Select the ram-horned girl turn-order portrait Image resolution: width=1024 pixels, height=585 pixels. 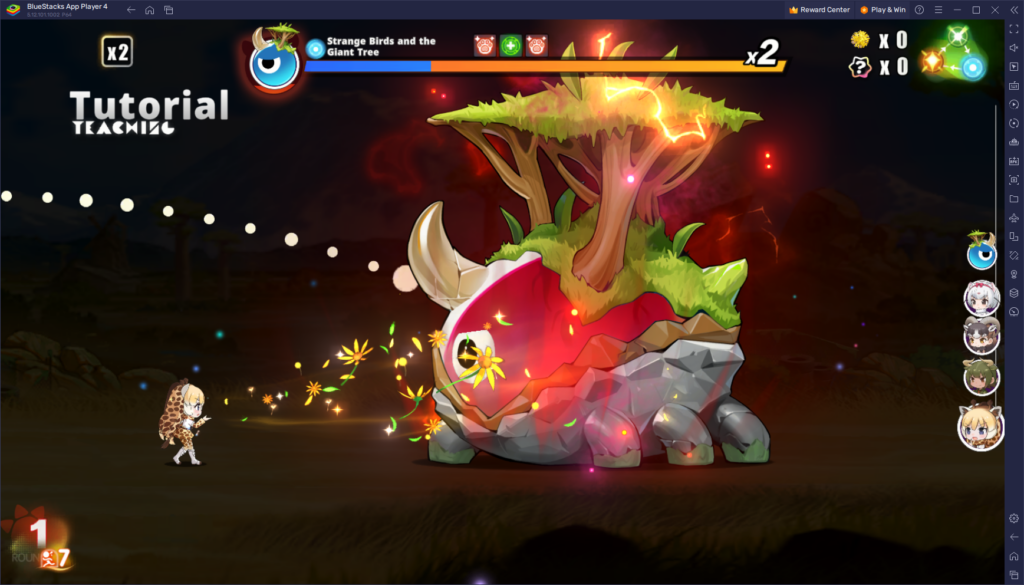[981, 335]
